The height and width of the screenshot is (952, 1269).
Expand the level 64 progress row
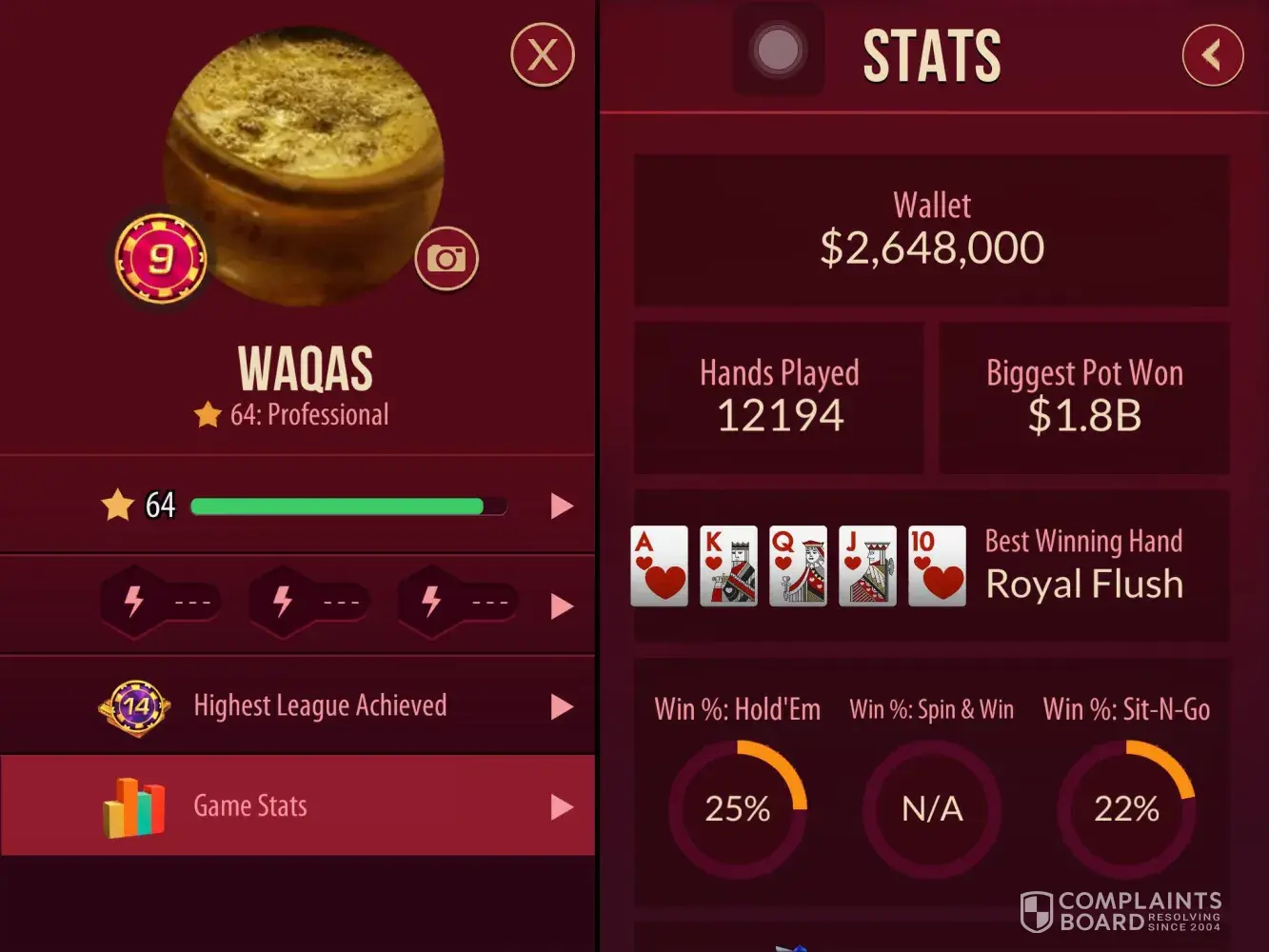[562, 506]
